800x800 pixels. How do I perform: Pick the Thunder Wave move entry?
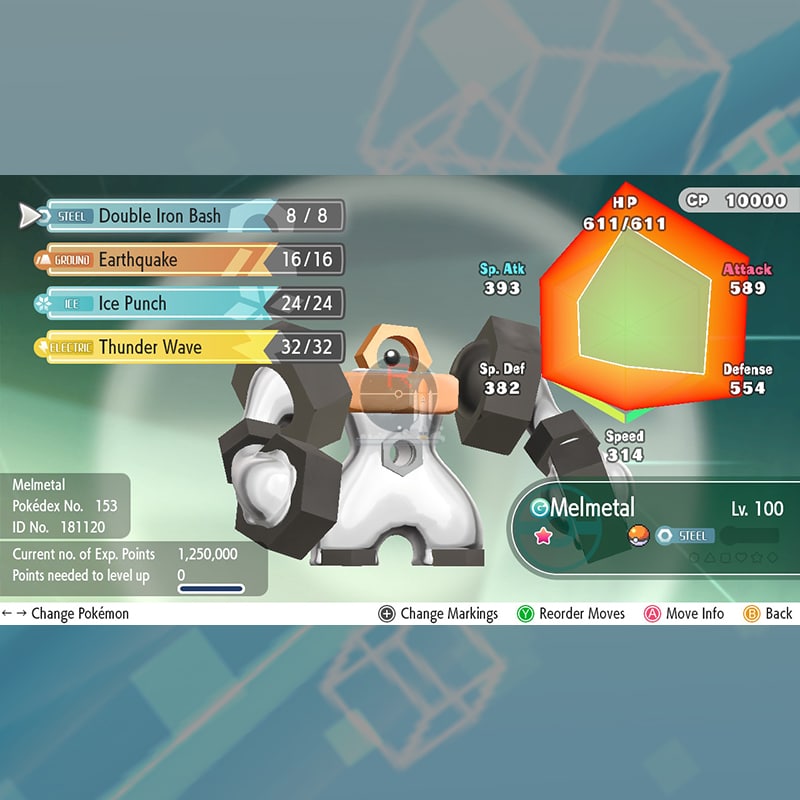point(160,347)
